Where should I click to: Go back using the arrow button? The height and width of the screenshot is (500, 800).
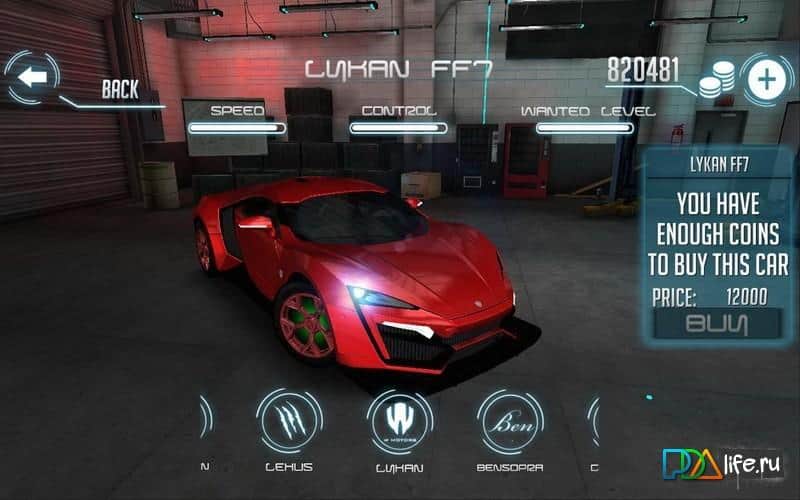pyautogui.click(x=32, y=77)
